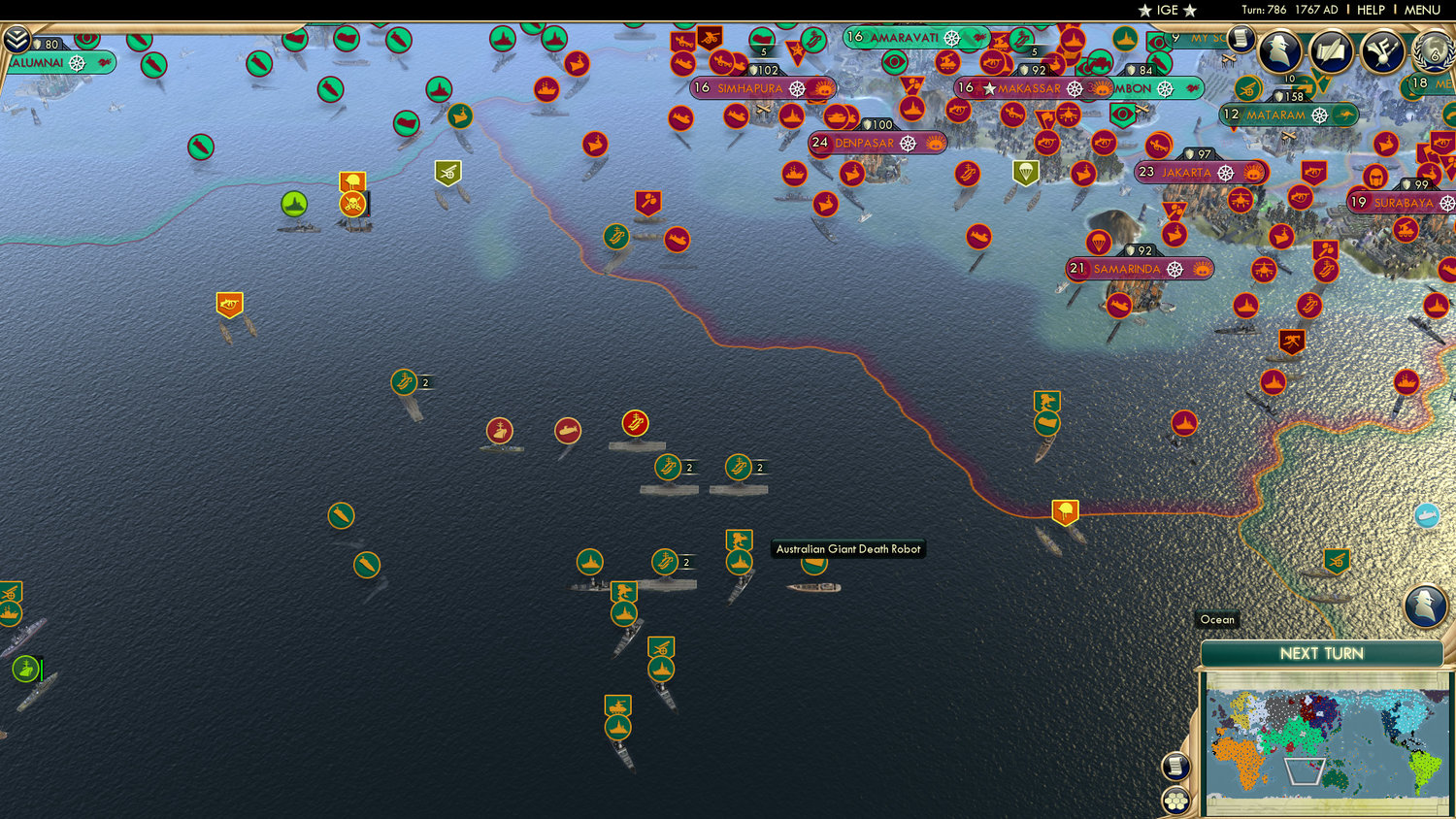The width and height of the screenshot is (1456, 819).
Task: Open the Espionage Overview spy icon
Action: 1278,49
